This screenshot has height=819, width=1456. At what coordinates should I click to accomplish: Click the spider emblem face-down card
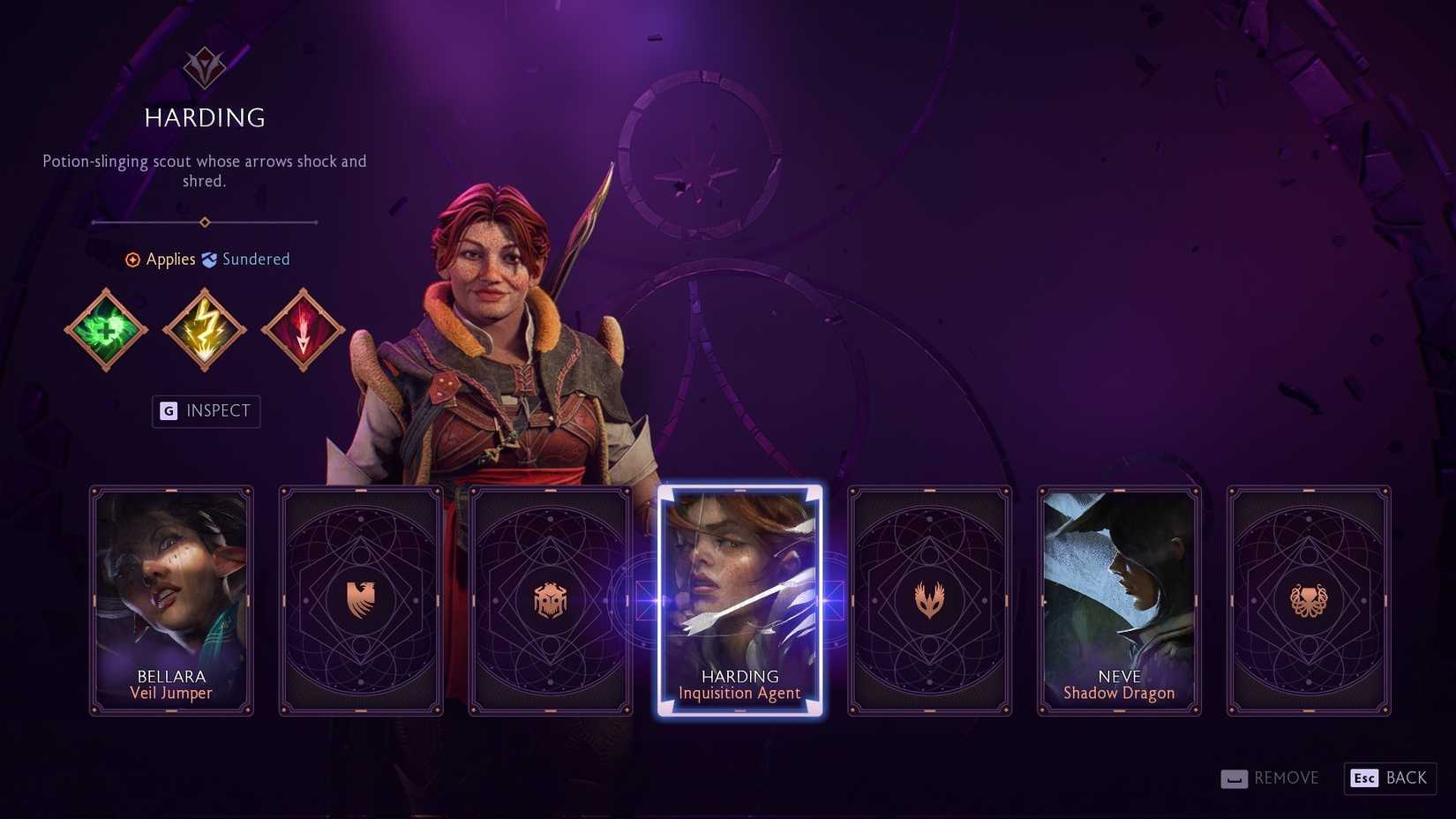pyautogui.click(x=551, y=599)
